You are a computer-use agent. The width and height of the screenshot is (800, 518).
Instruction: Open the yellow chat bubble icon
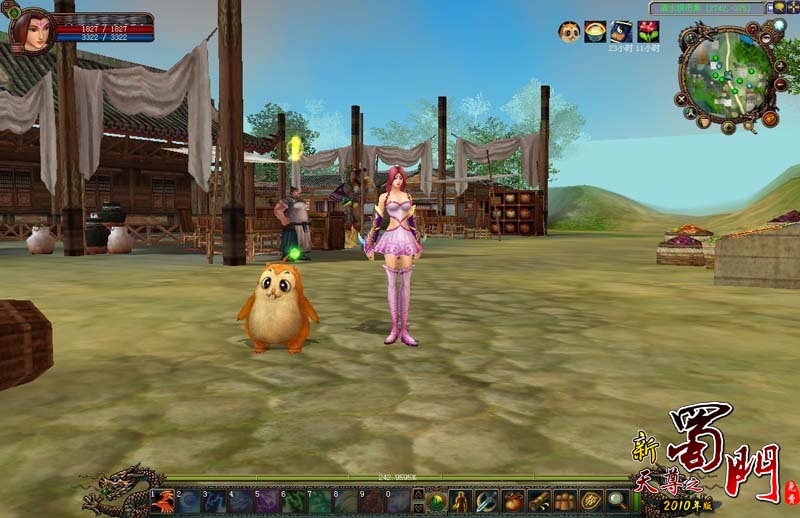click(x=778, y=7)
